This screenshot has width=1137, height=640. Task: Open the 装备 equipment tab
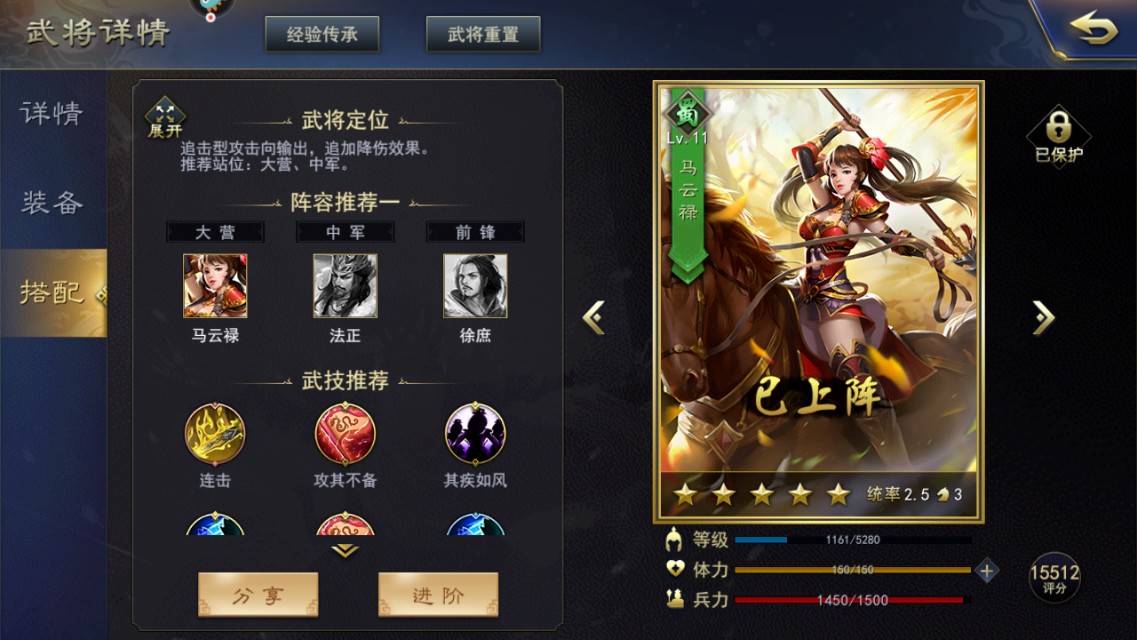tap(52, 203)
